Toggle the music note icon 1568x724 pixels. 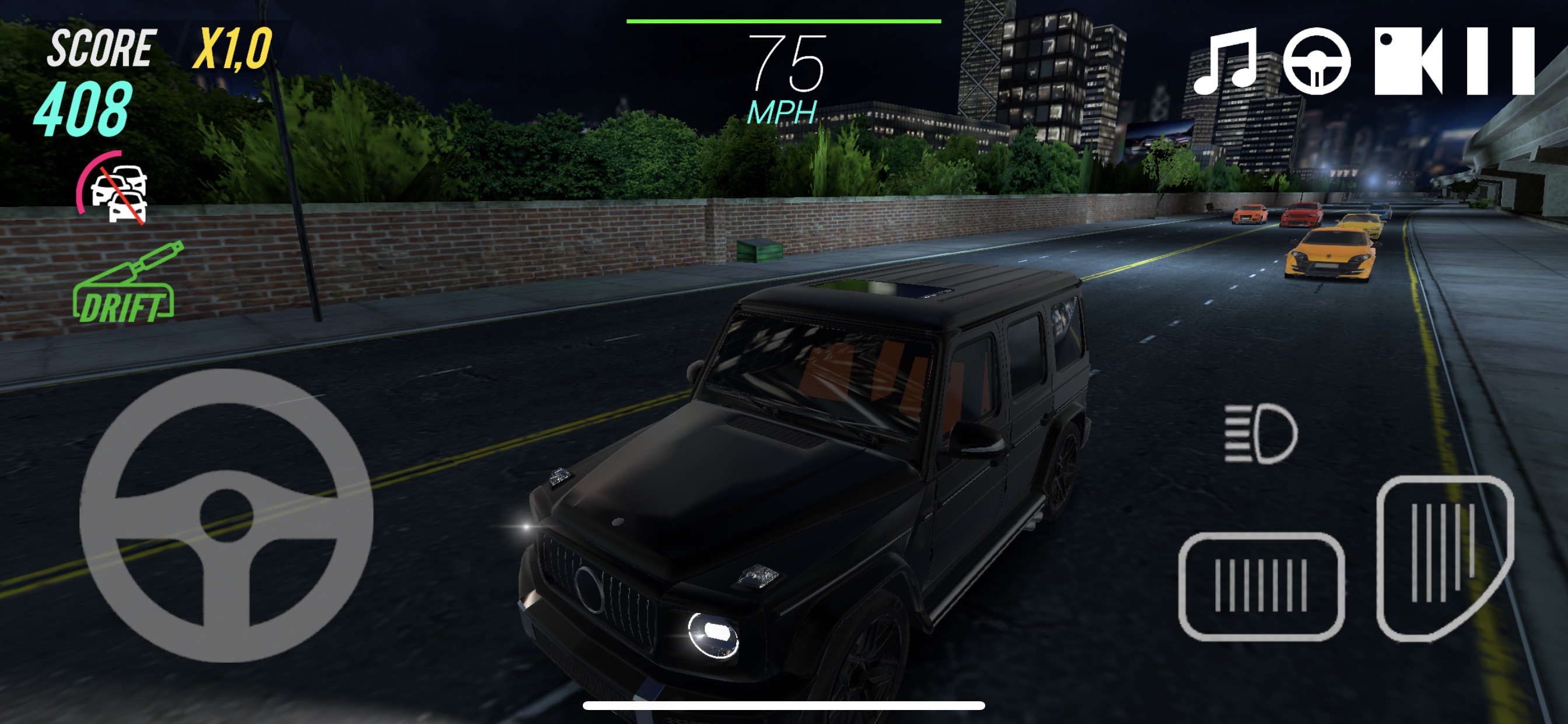tap(1224, 61)
